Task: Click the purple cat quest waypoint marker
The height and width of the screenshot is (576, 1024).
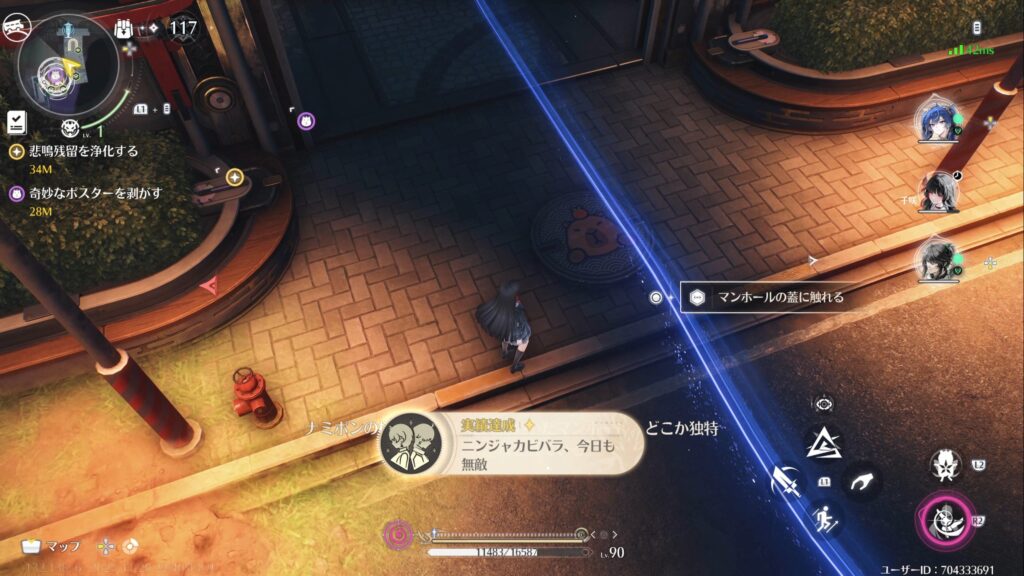Action: click(306, 120)
